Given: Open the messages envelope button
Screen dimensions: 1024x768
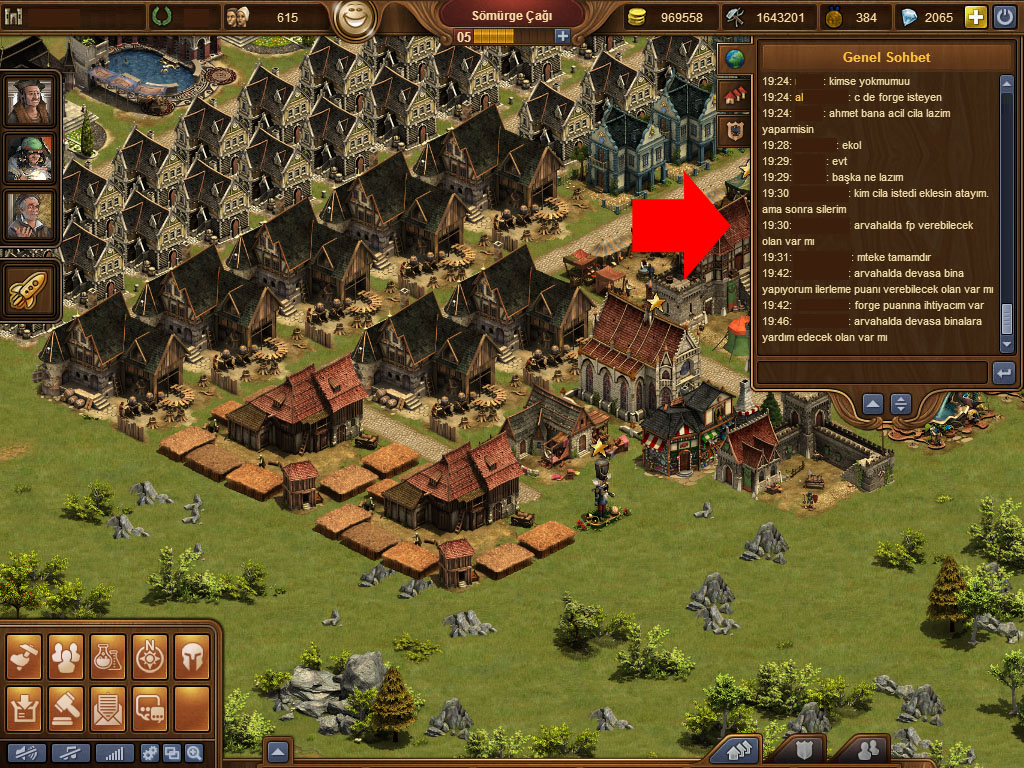Looking at the screenshot, I should 108,705.
